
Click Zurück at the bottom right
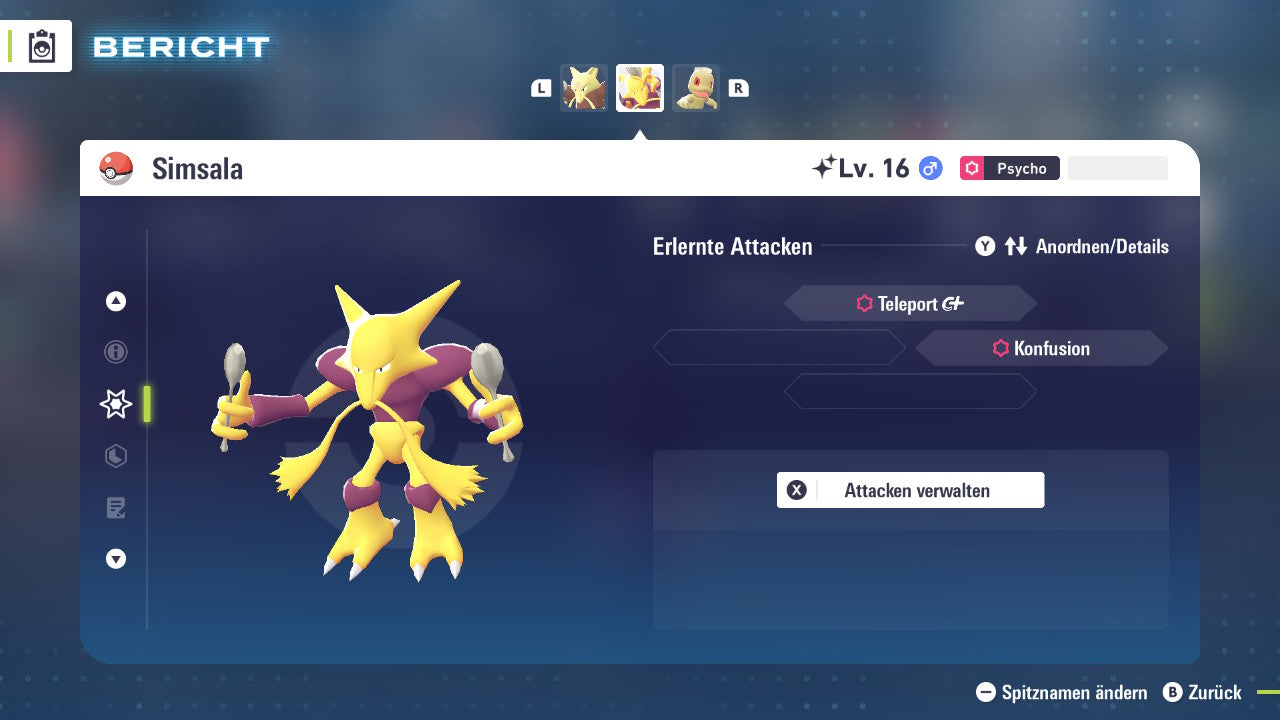click(1205, 692)
